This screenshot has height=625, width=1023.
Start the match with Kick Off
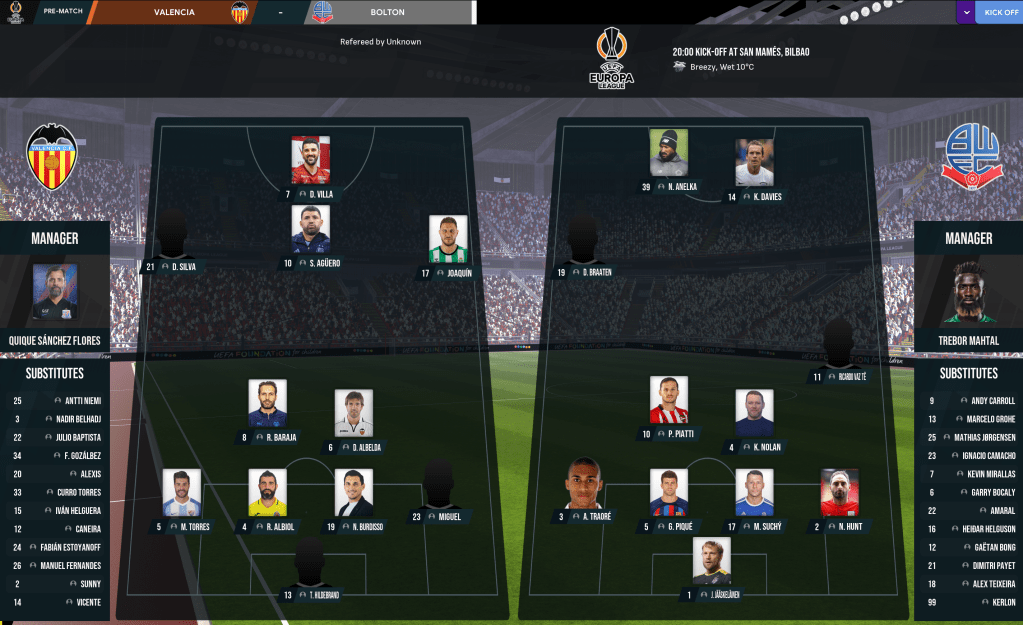(1000, 12)
